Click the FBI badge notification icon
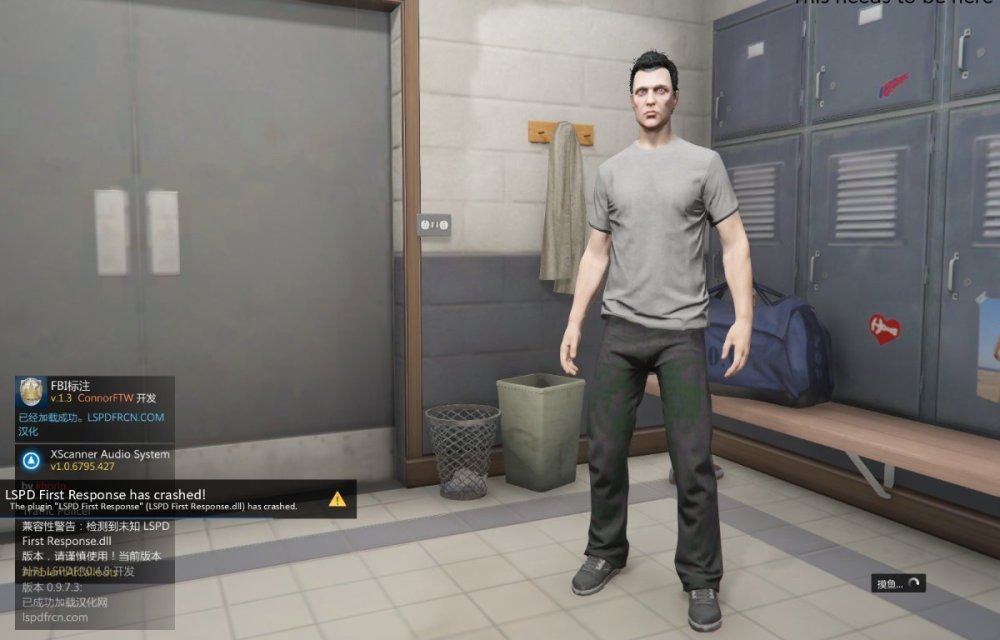 [x=32, y=391]
